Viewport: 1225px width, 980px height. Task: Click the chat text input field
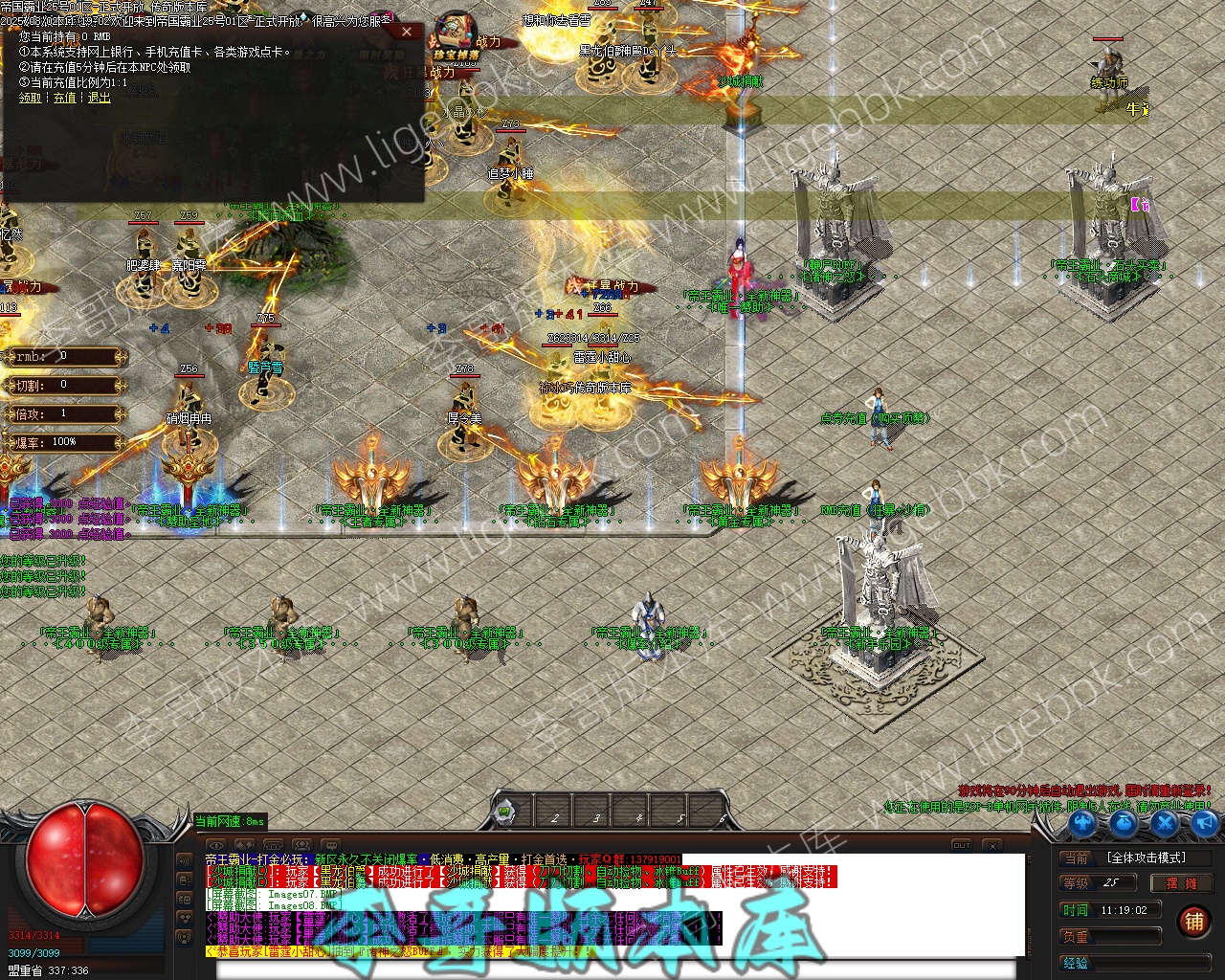click(x=612, y=969)
